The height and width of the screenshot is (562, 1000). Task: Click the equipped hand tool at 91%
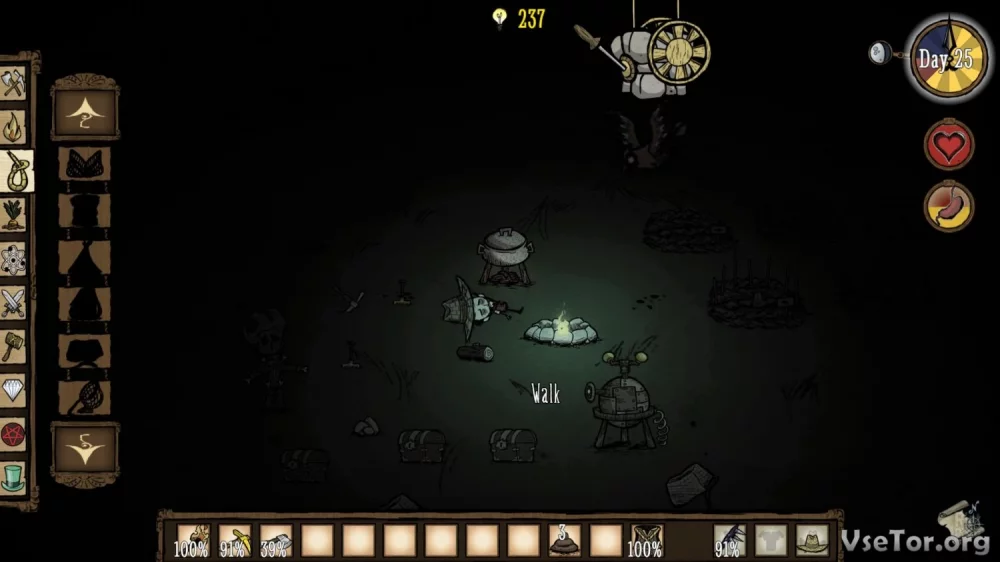click(x=729, y=541)
